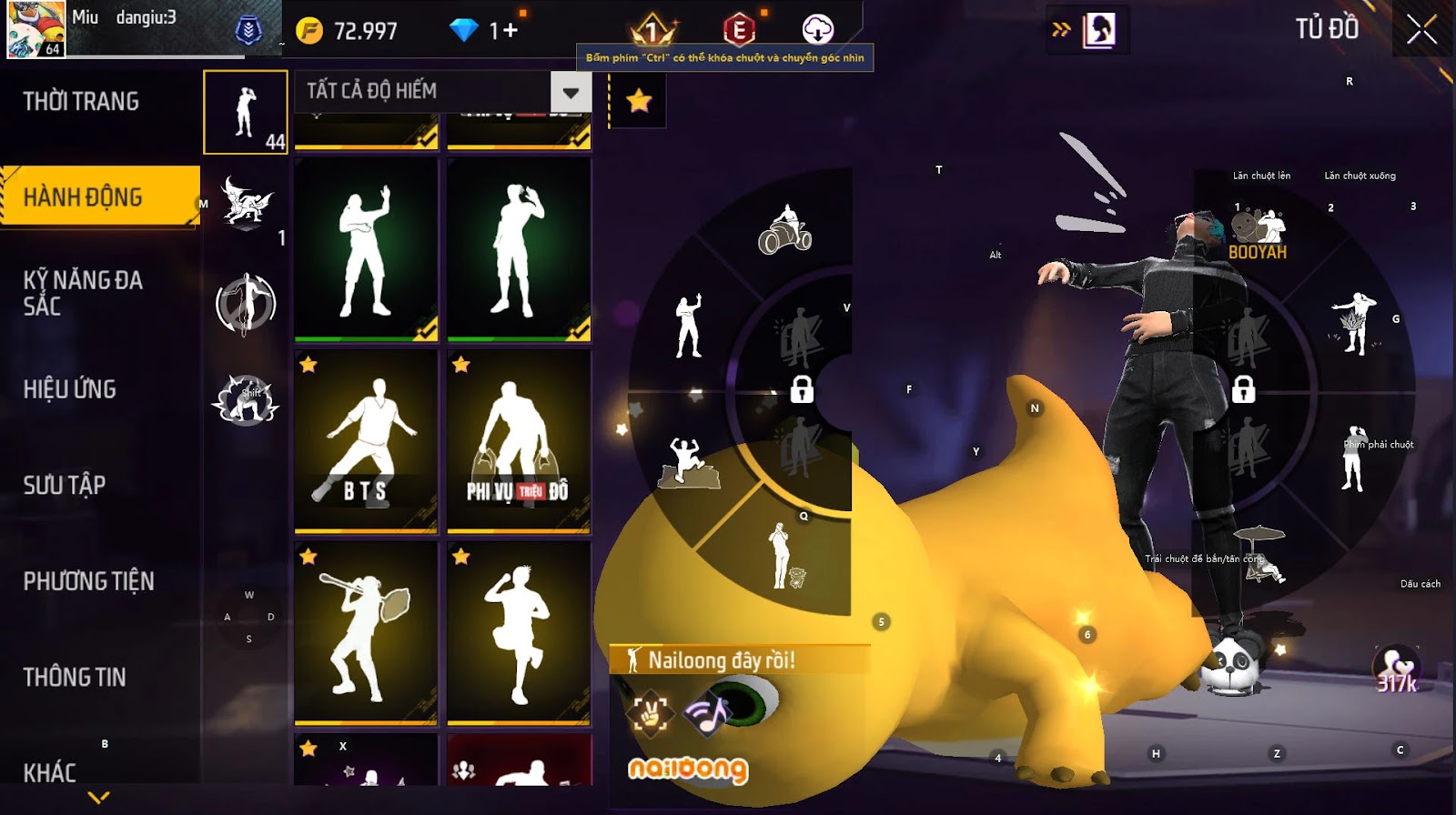1456x815 pixels.
Task: Switch to Kỹ Năng Đa Sắc tab
Action: pyautogui.click(x=84, y=292)
